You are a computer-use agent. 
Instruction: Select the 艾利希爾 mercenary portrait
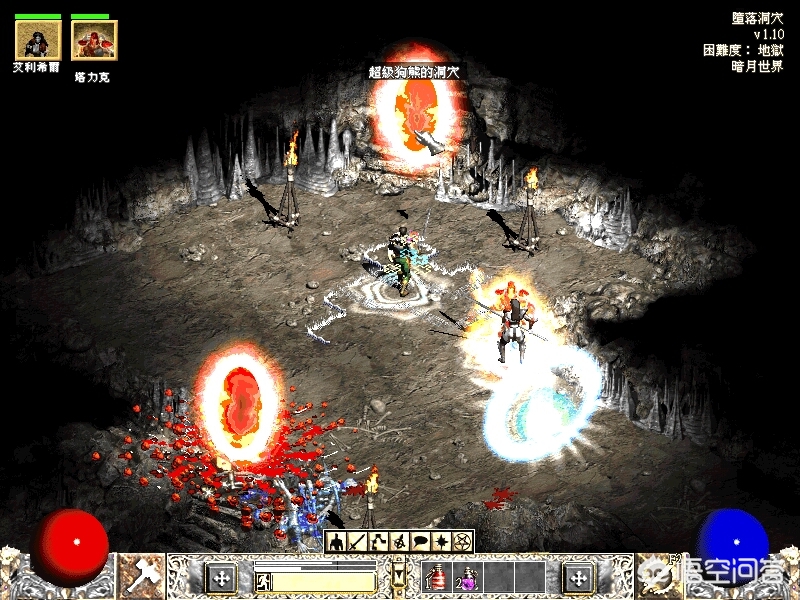click(38, 40)
